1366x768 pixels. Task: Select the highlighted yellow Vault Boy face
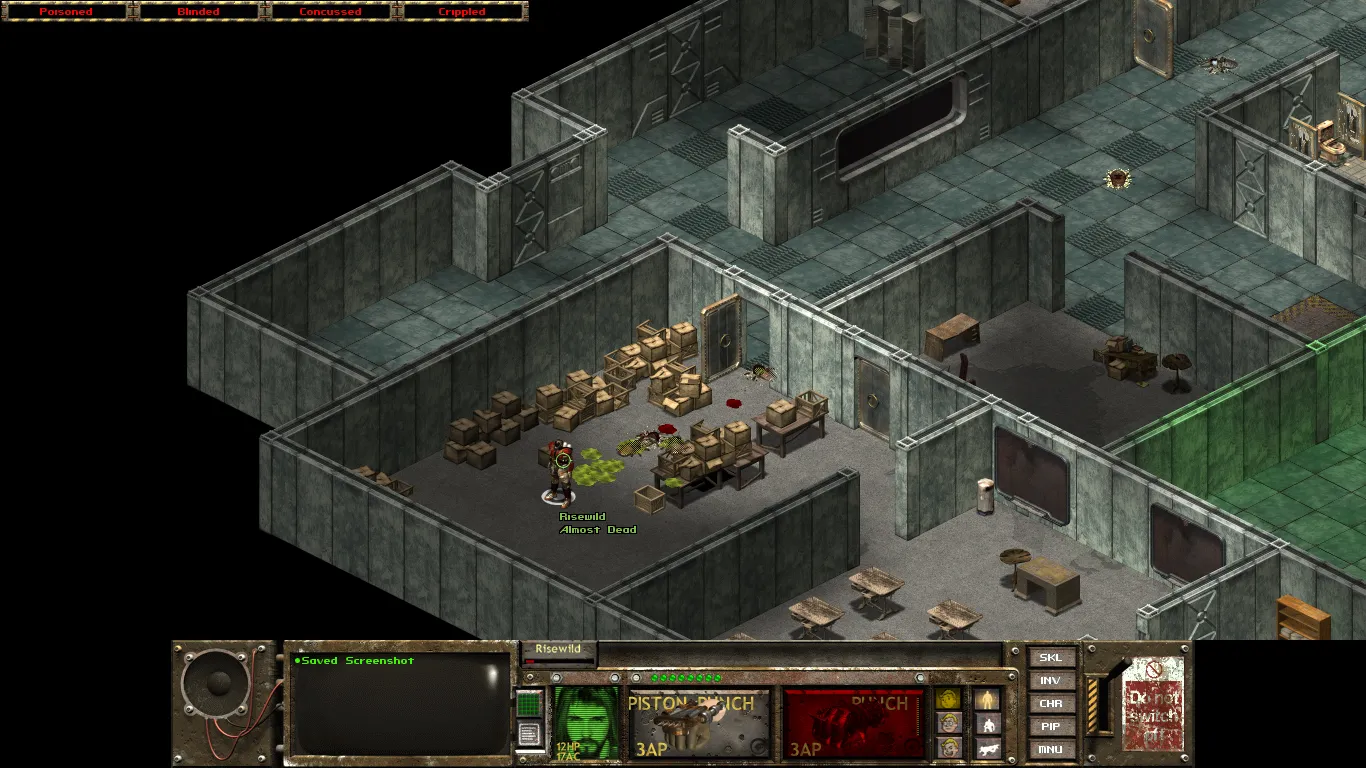948,699
